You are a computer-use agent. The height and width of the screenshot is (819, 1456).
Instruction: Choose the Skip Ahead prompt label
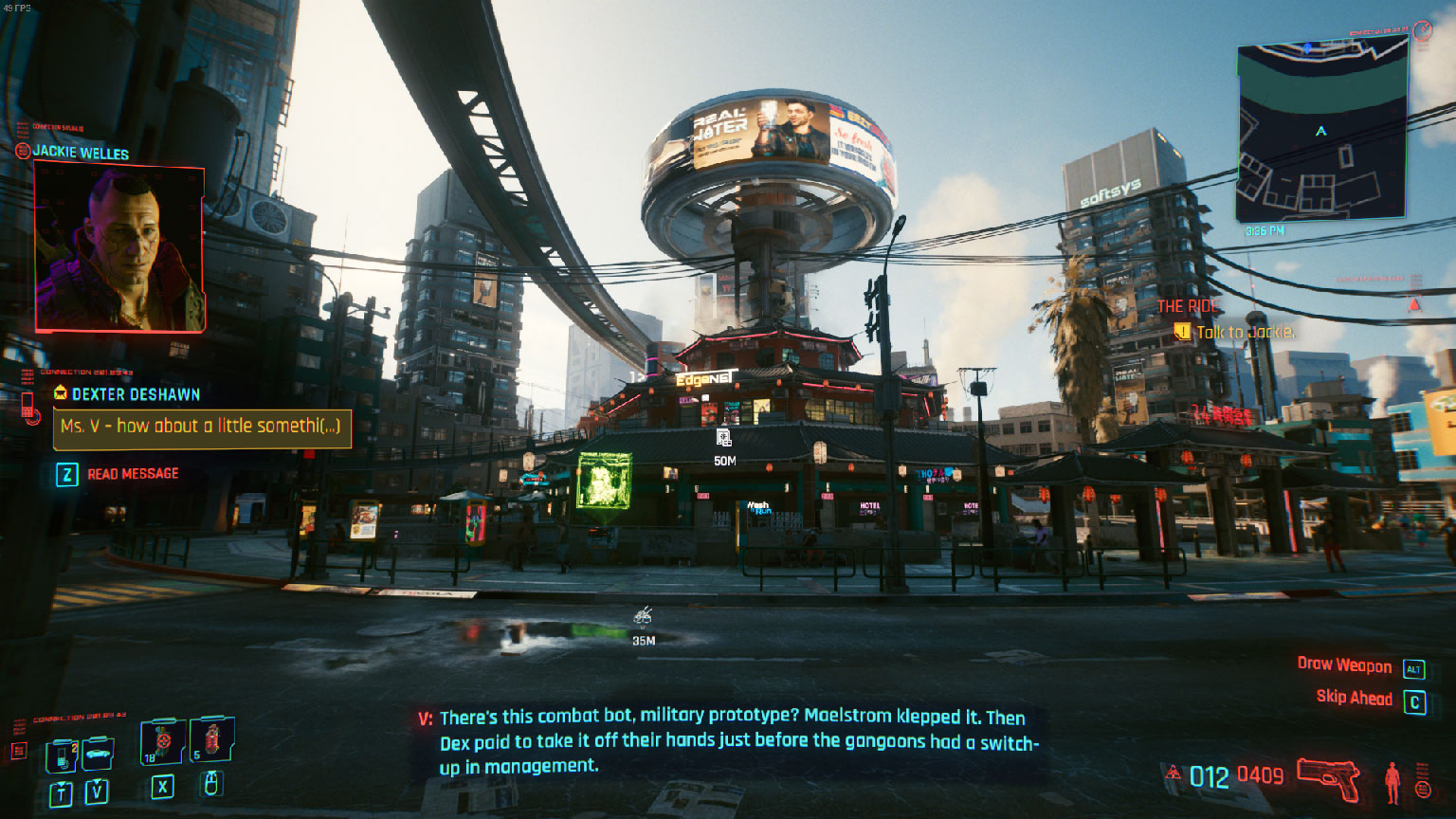tap(1354, 699)
